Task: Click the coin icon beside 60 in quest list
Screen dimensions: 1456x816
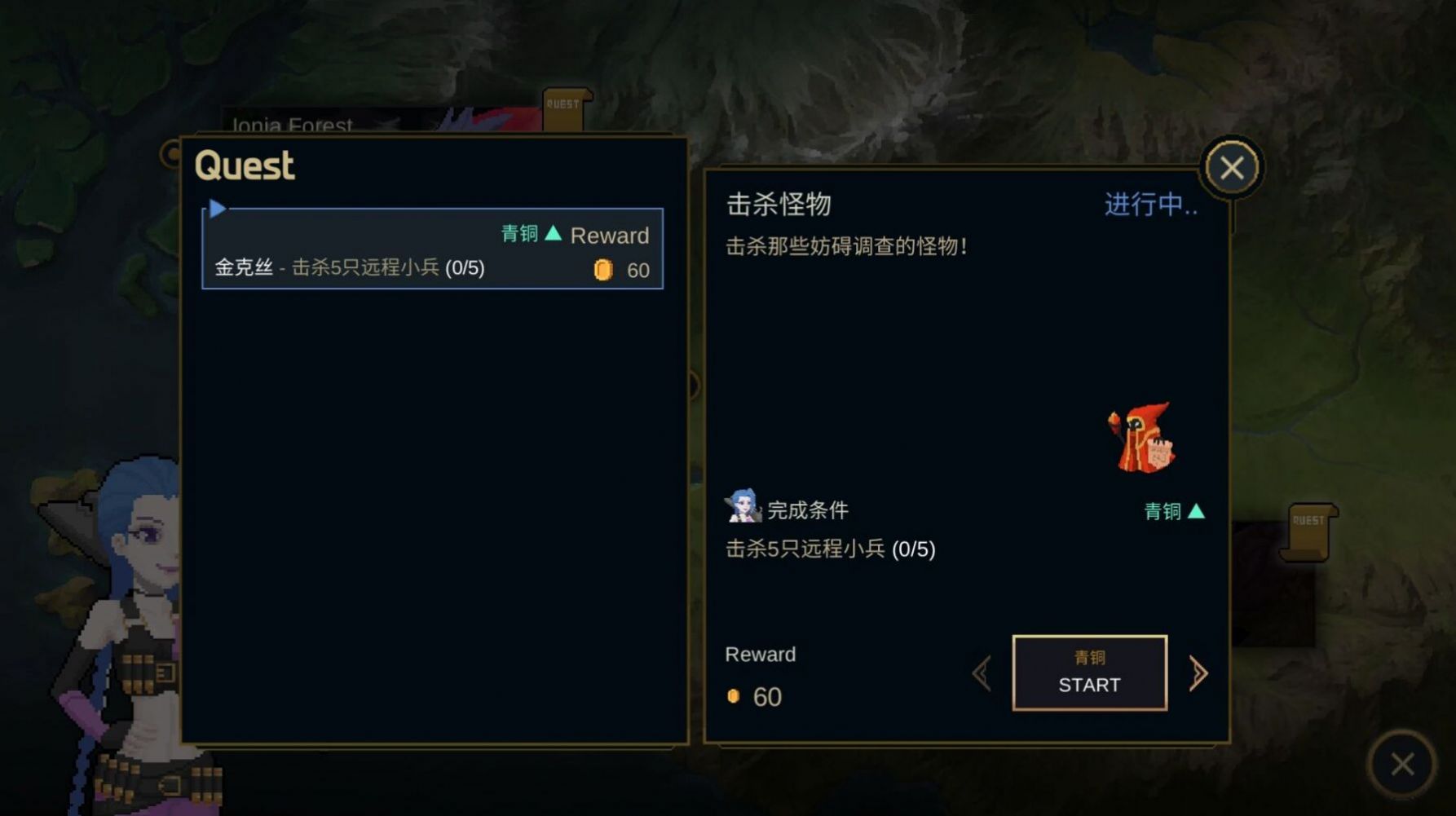Action: [x=604, y=270]
